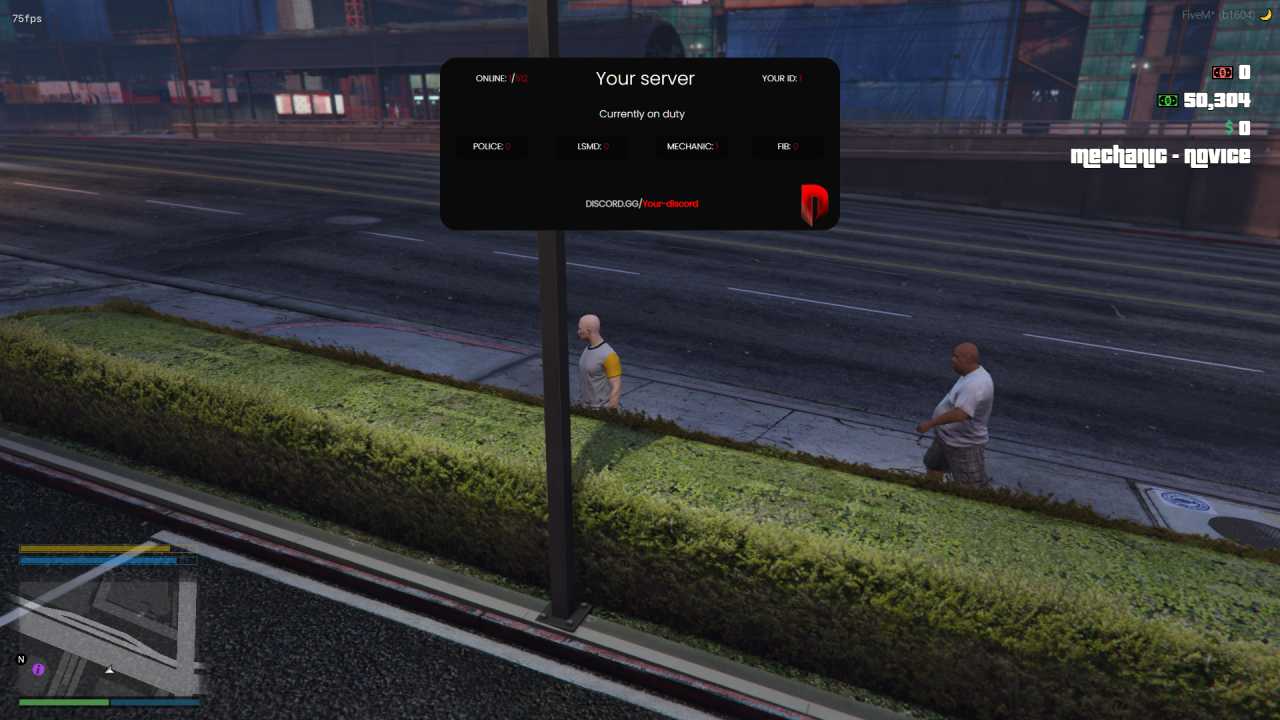The height and width of the screenshot is (720, 1280).
Task: Click the 75fps counter in the corner
Action: 29,18
